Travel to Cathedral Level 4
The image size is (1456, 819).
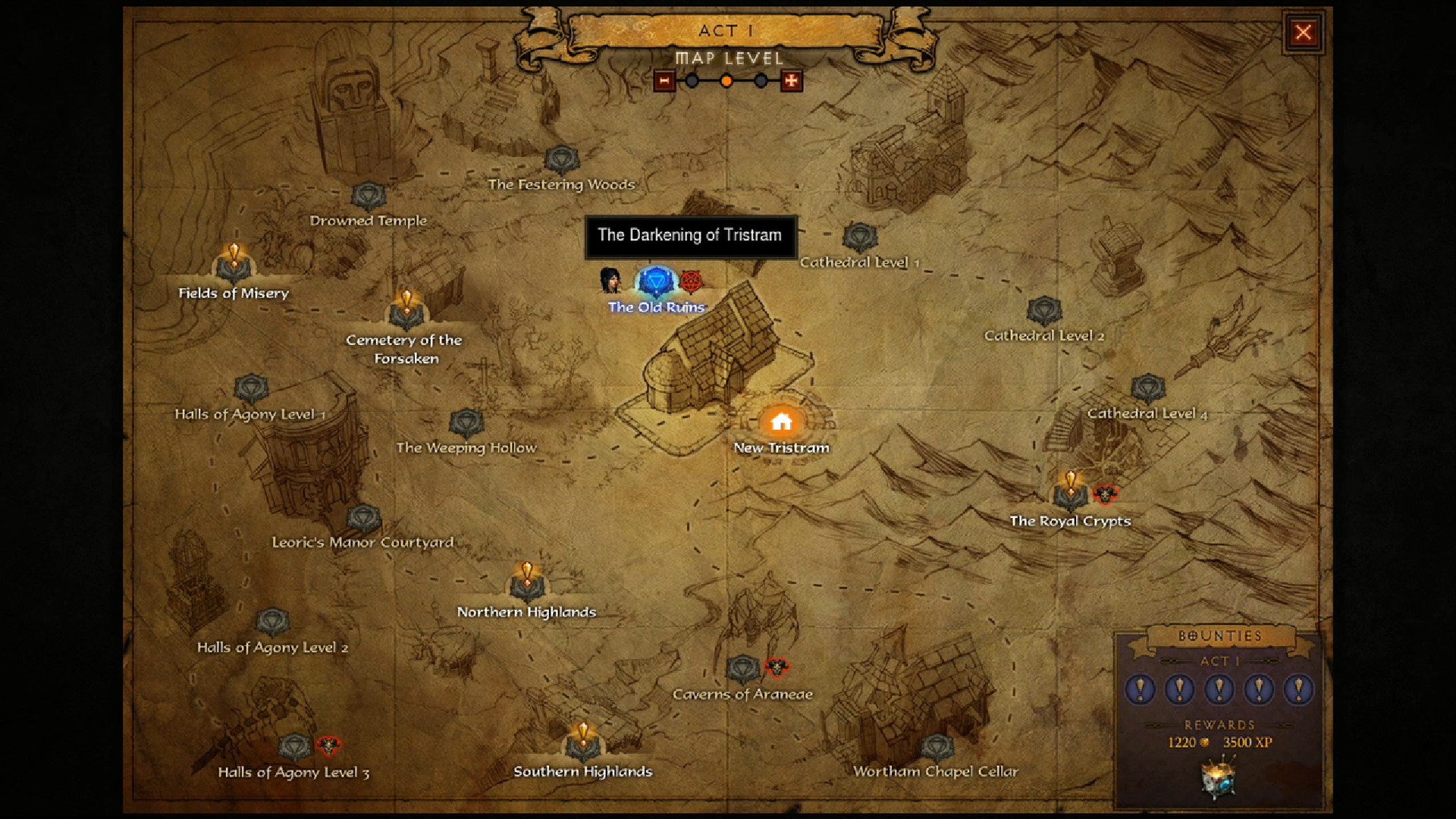tap(1148, 389)
